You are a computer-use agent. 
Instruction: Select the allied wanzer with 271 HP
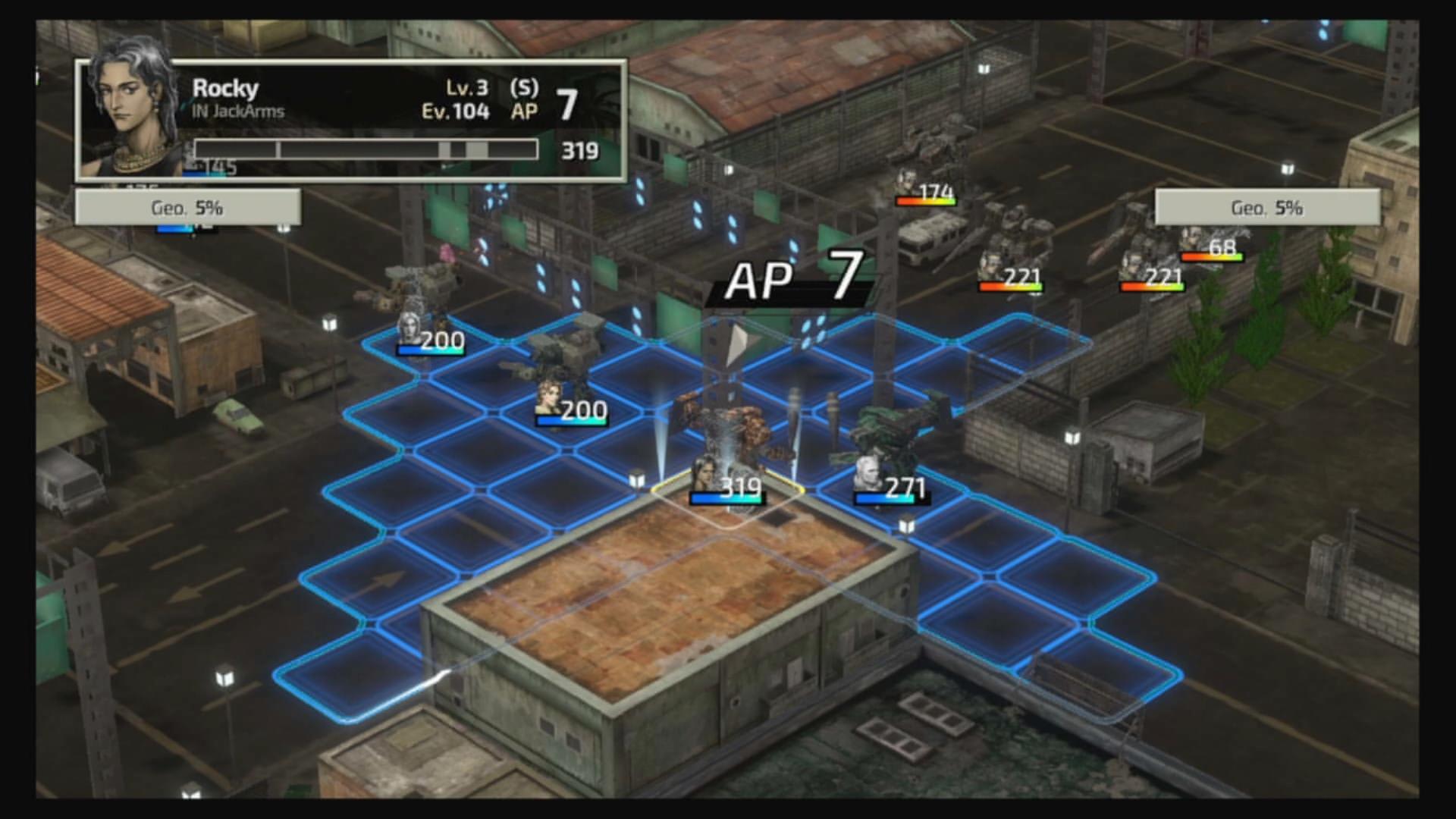pos(889,447)
